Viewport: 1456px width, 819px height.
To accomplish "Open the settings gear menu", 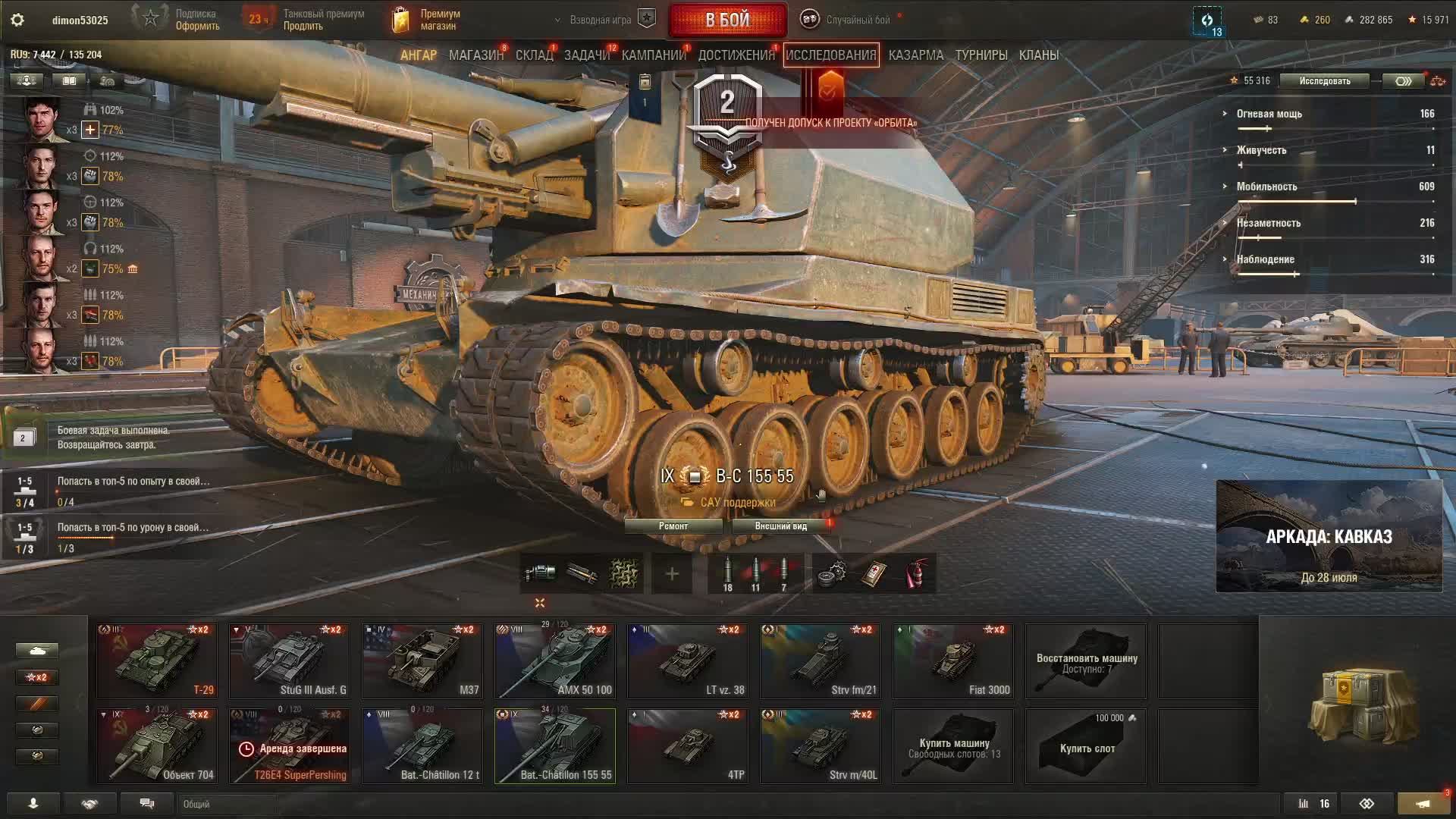I will click(17, 20).
